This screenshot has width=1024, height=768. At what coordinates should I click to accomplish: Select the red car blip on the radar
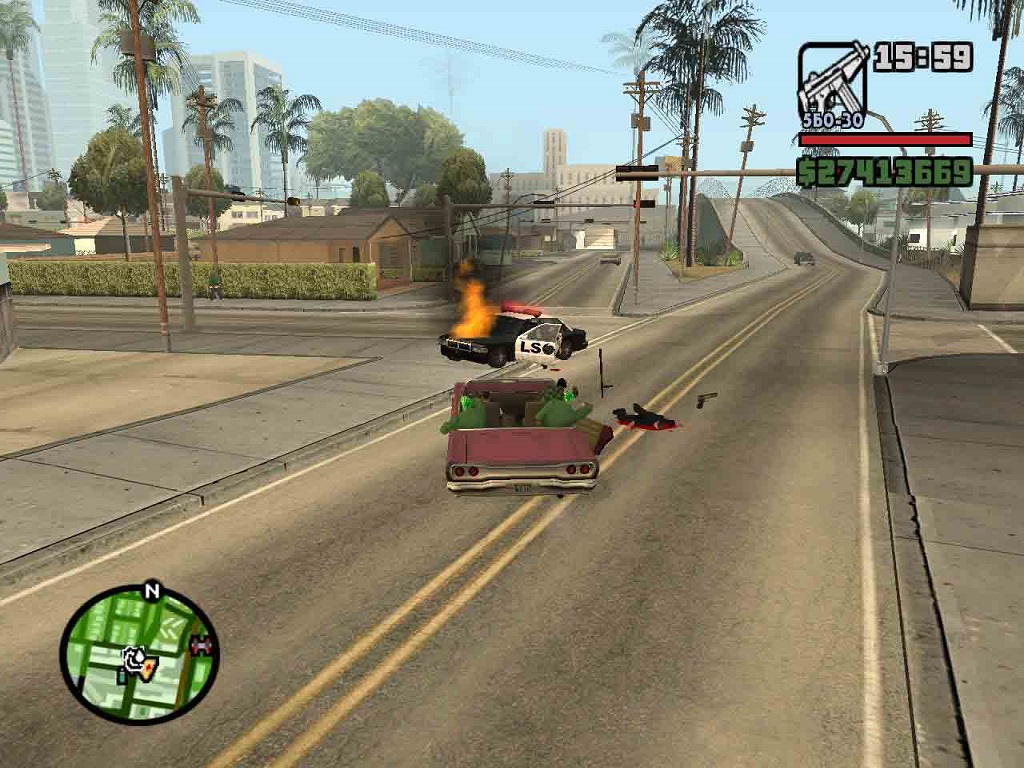coord(202,646)
